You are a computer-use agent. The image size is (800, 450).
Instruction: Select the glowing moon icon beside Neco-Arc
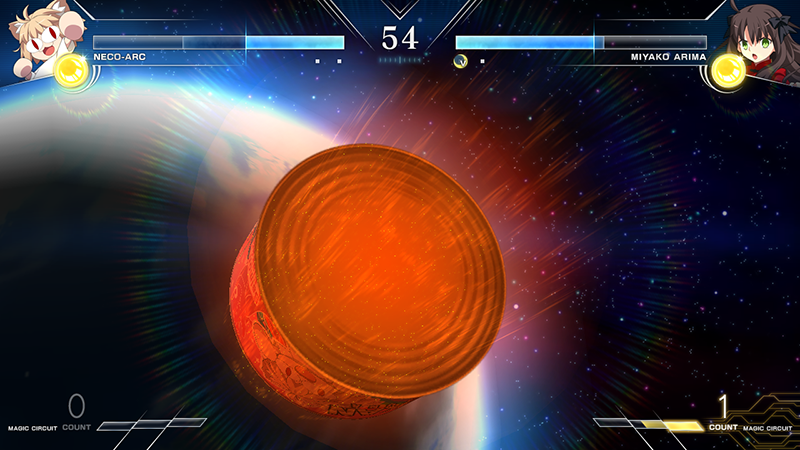[72, 72]
